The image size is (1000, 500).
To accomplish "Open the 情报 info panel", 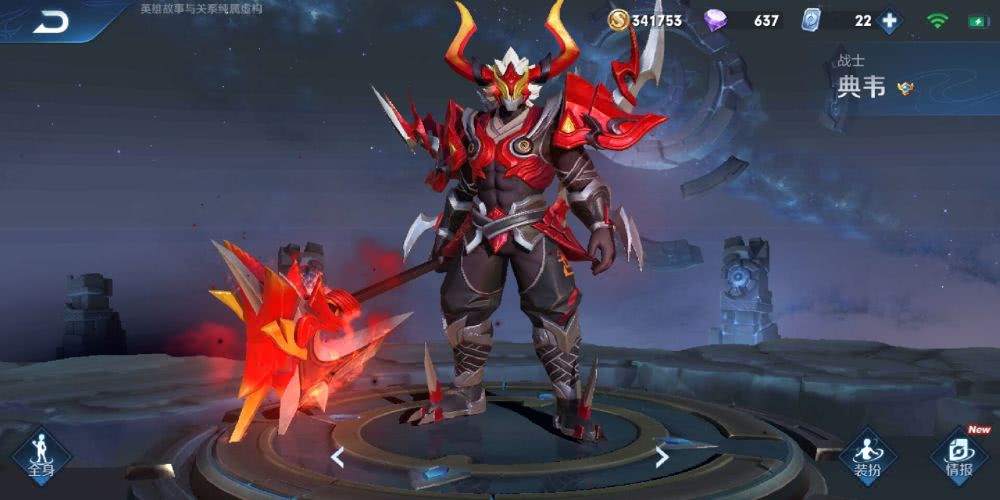I will [x=957, y=457].
